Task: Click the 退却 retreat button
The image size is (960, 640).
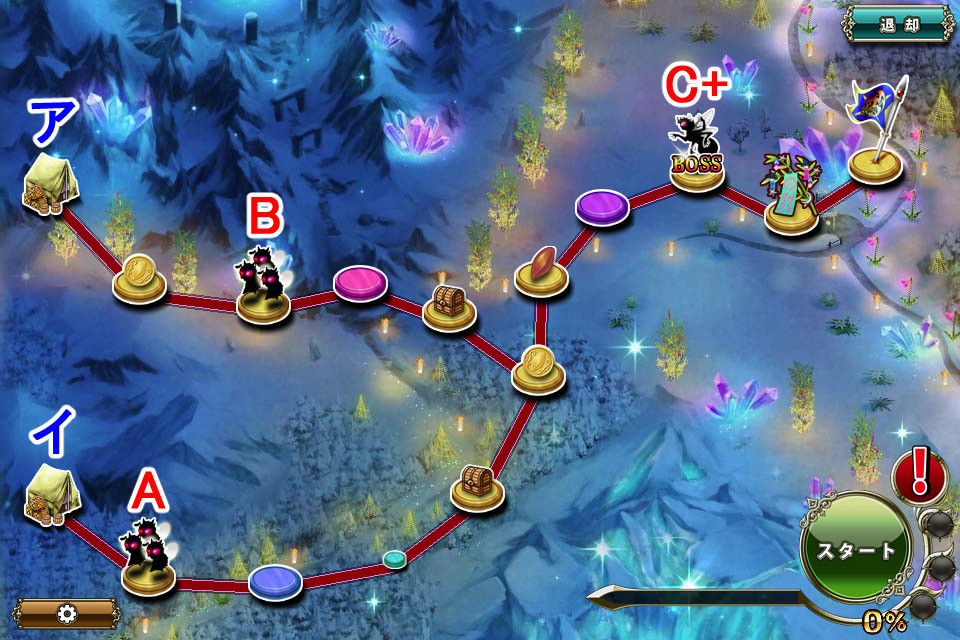Action: pyautogui.click(x=896, y=24)
